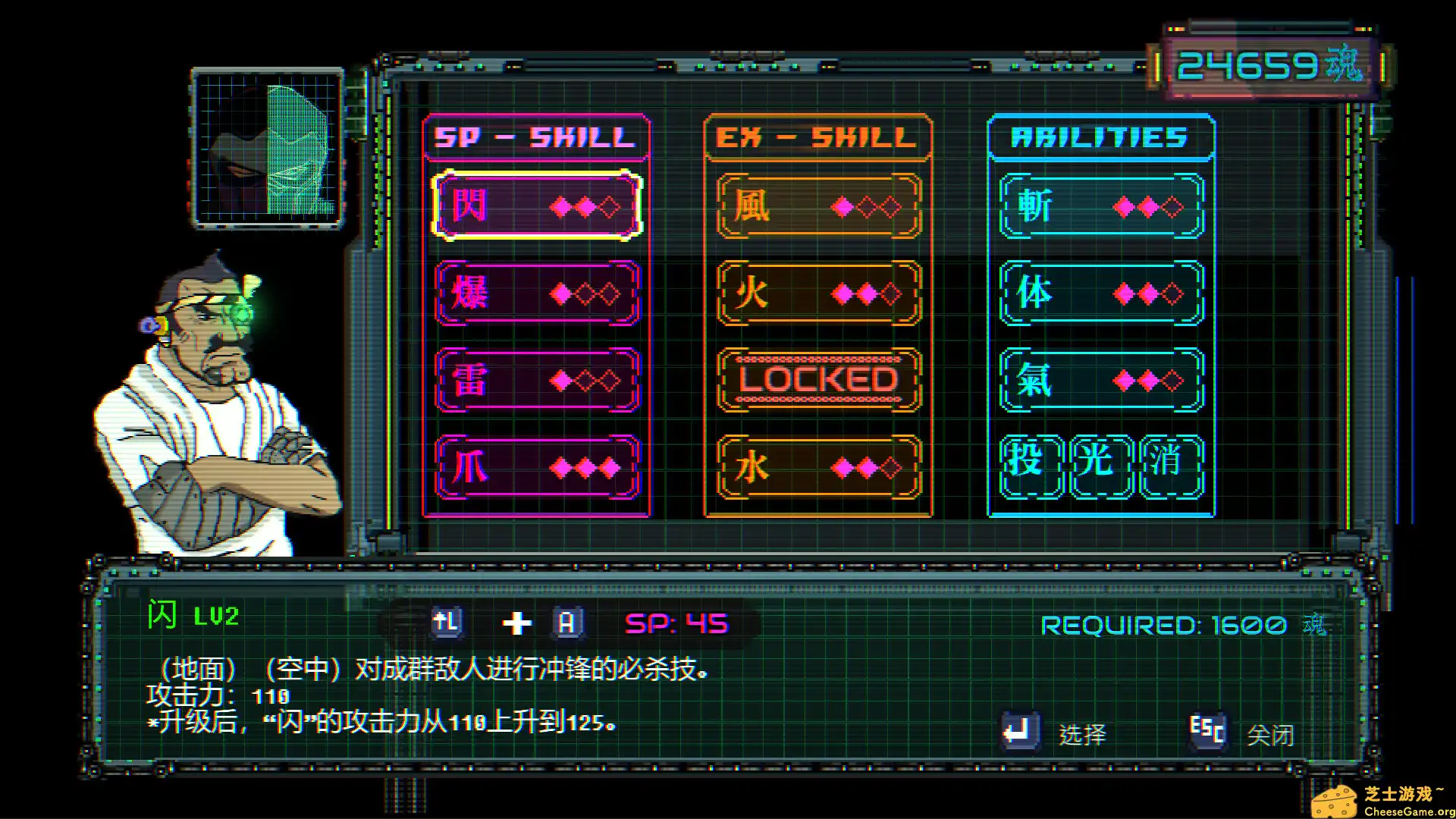Select the 斬 ability
This screenshot has width=1456, height=819.
1100,206
